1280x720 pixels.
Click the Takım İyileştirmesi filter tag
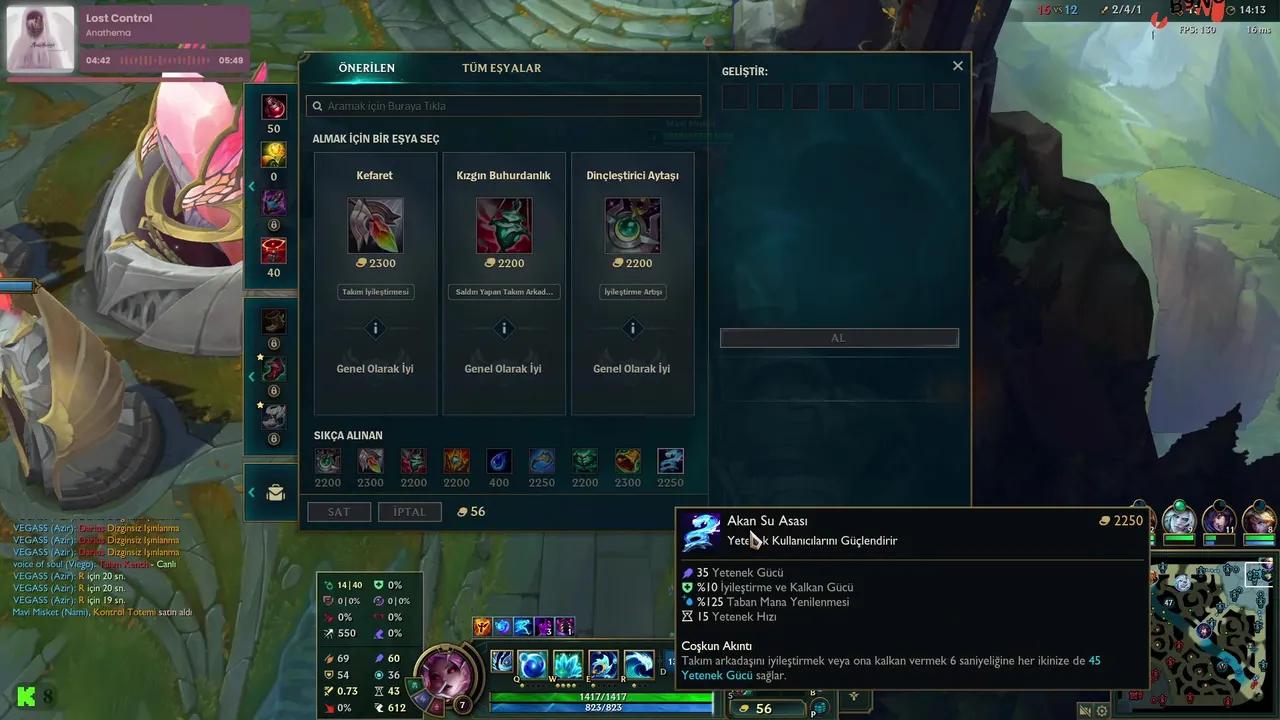pos(375,291)
